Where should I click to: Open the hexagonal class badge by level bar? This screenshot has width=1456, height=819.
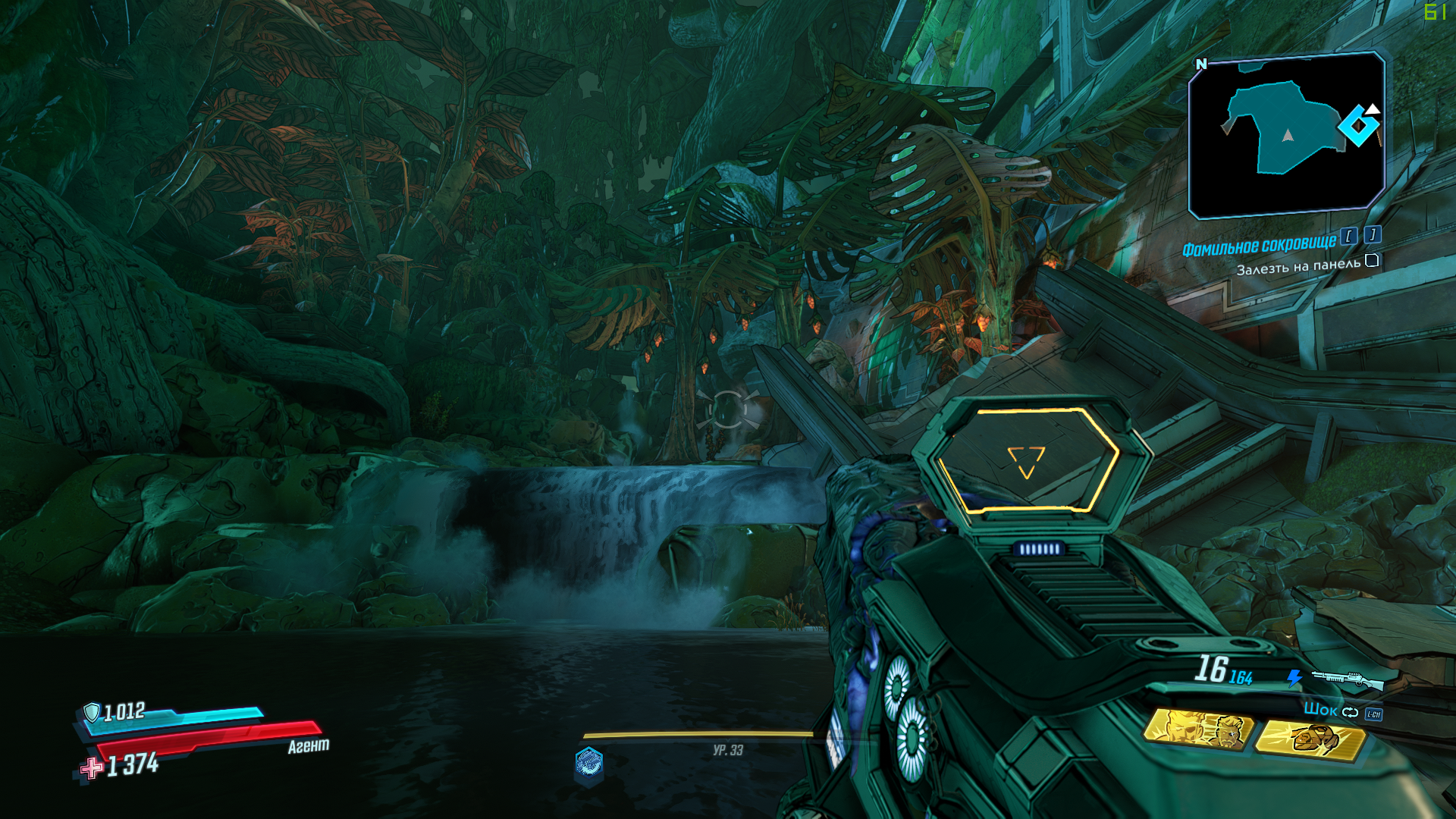click(588, 763)
